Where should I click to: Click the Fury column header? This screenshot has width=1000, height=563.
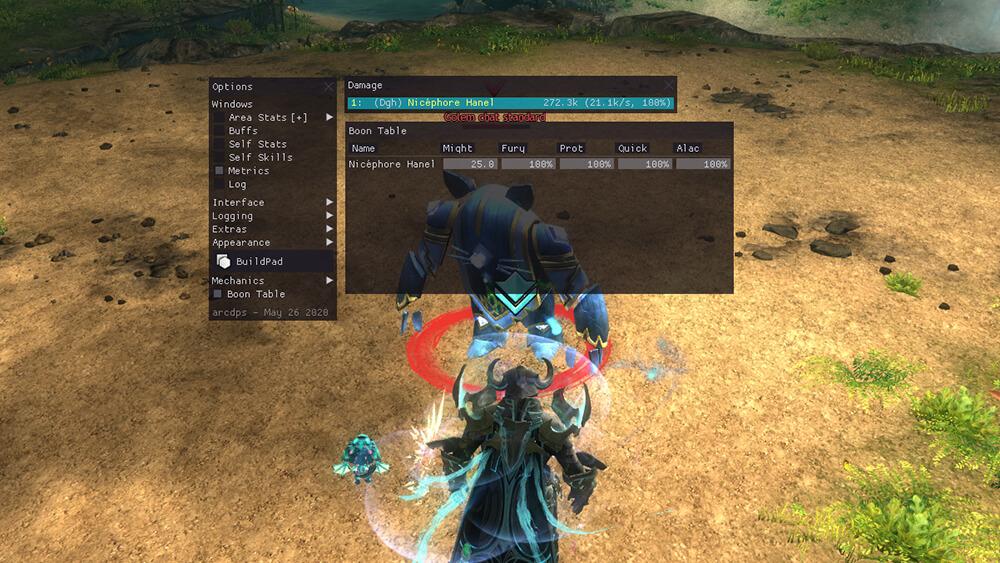point(513,149)
